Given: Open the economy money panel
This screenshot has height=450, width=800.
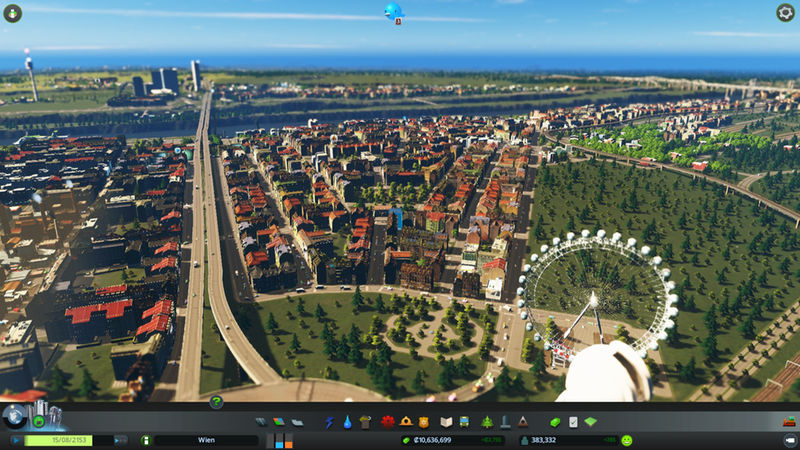Looking at the screenshot, I should [x=556, y=422].
